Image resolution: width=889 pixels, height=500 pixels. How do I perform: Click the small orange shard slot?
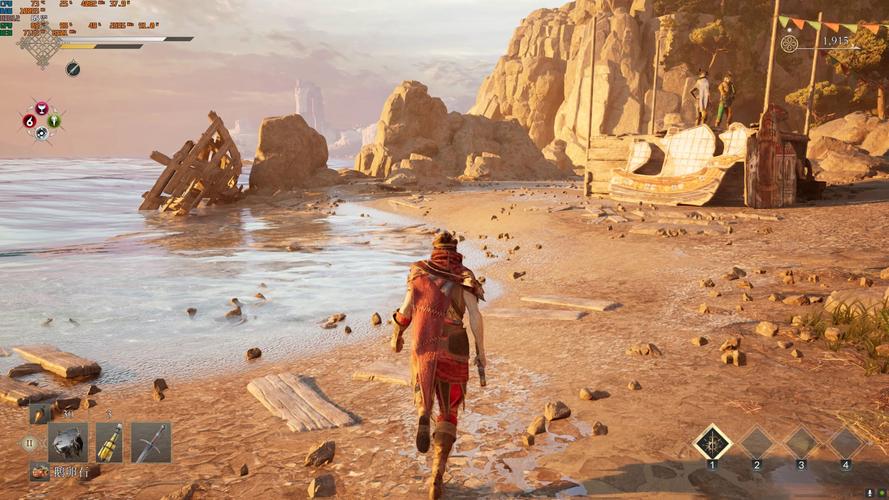[x=39, y=414]
